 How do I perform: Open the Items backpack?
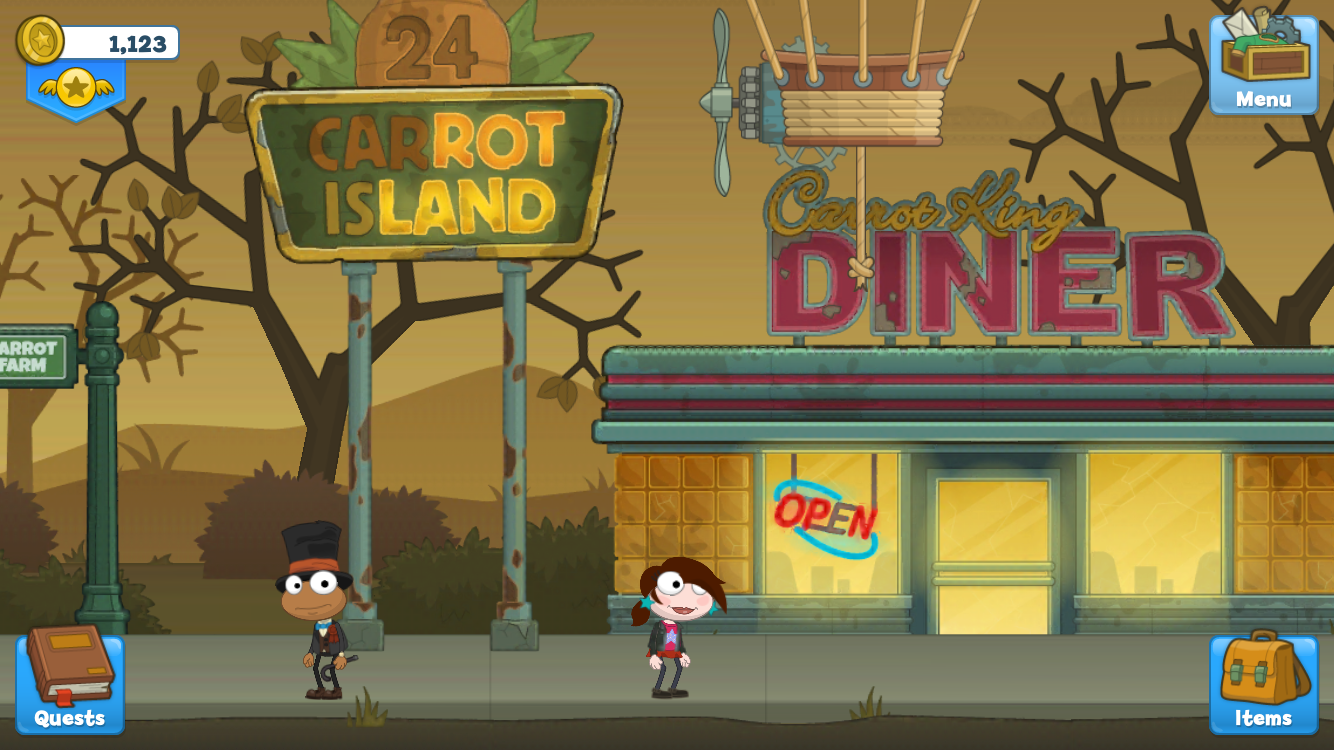tap(1263, 682)
